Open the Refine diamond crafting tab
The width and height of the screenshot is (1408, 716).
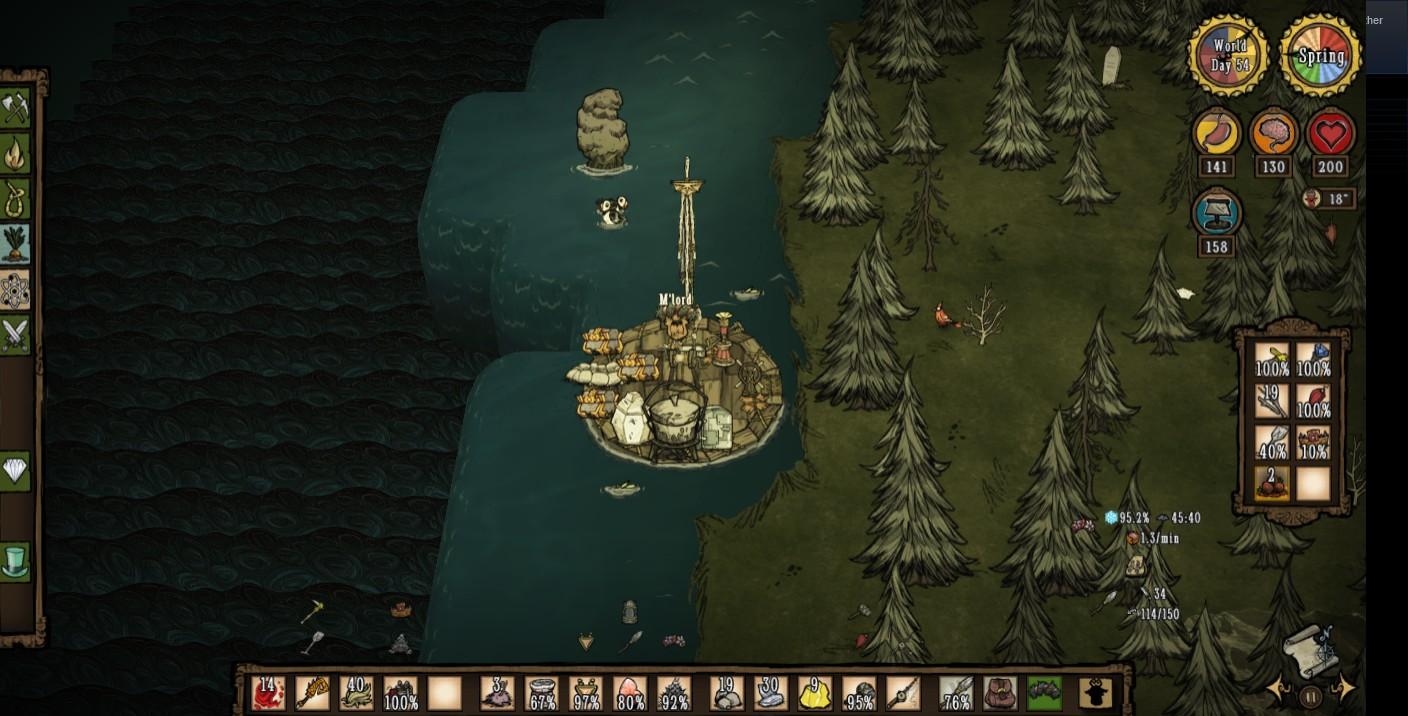(15, 470)
